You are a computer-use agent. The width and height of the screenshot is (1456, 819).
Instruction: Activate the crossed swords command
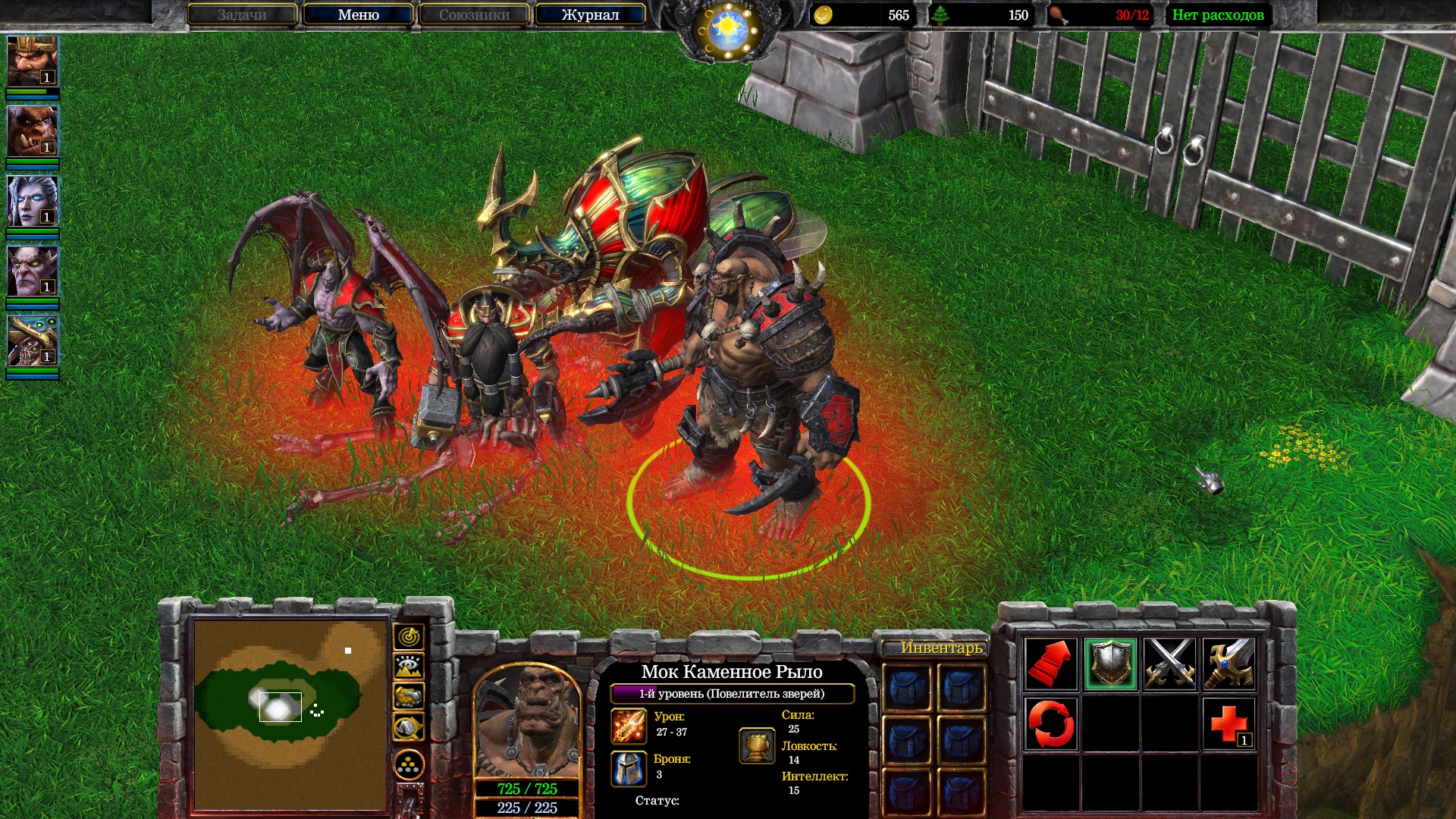pos(1169,664)
